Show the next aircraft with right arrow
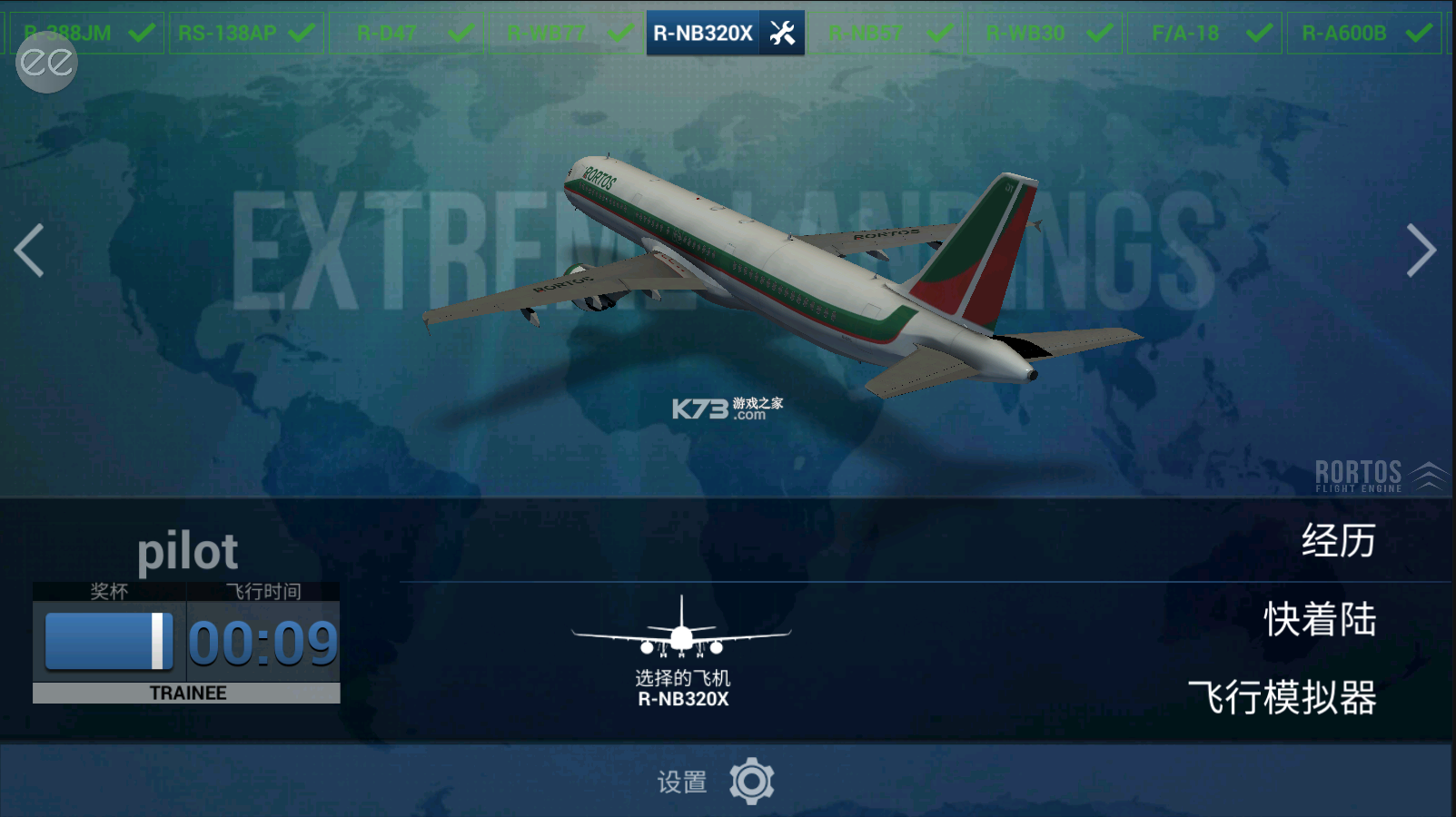1456x817 pixels. (1421, 250)
